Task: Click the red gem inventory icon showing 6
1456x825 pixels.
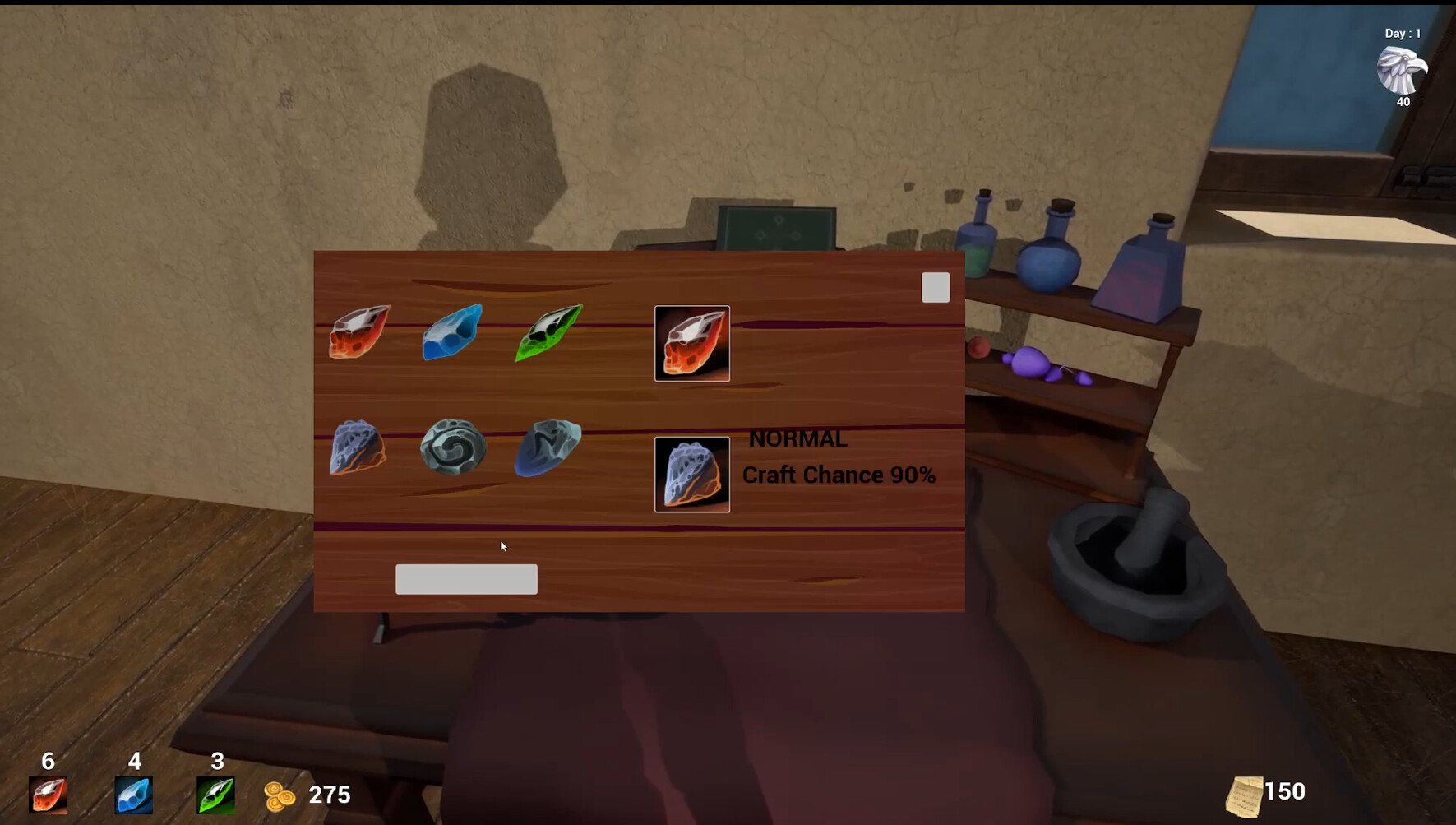Action: pos(48,794)
